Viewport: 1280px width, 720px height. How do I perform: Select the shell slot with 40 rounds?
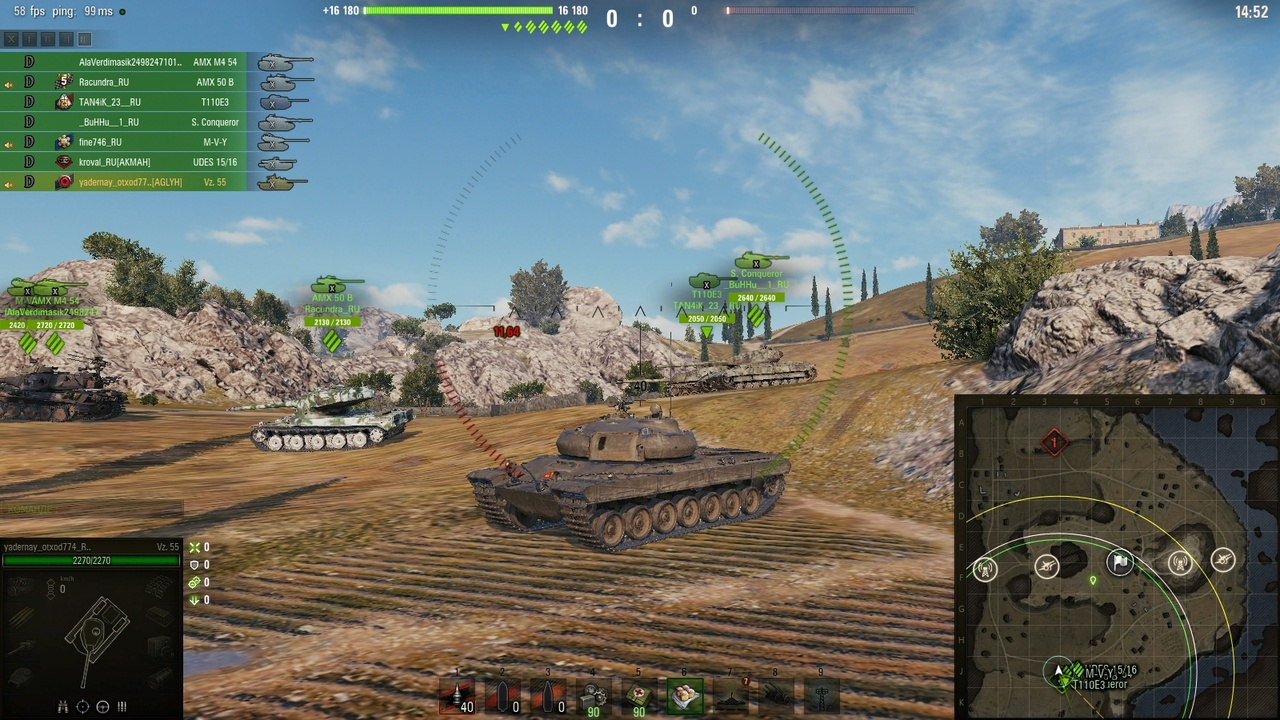457,696
